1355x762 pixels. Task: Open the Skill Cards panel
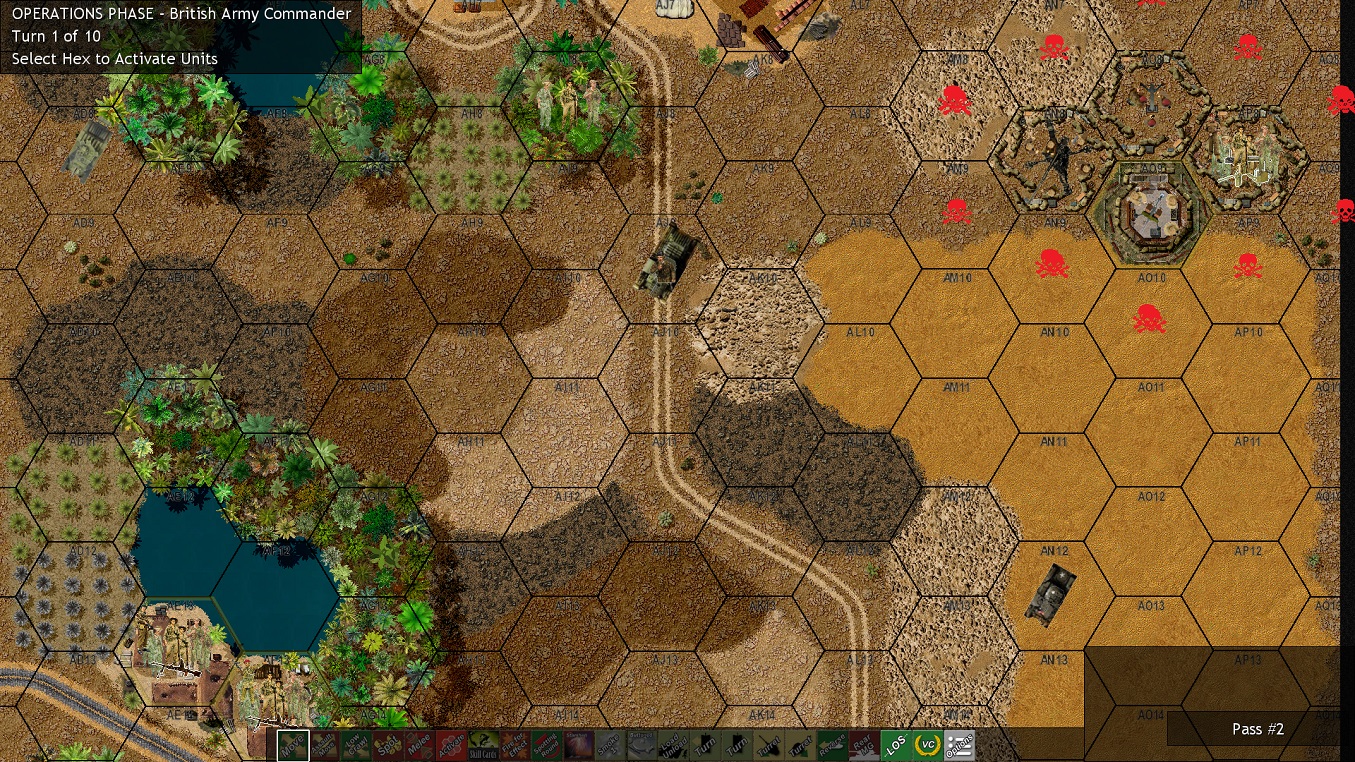pos(485,745)
